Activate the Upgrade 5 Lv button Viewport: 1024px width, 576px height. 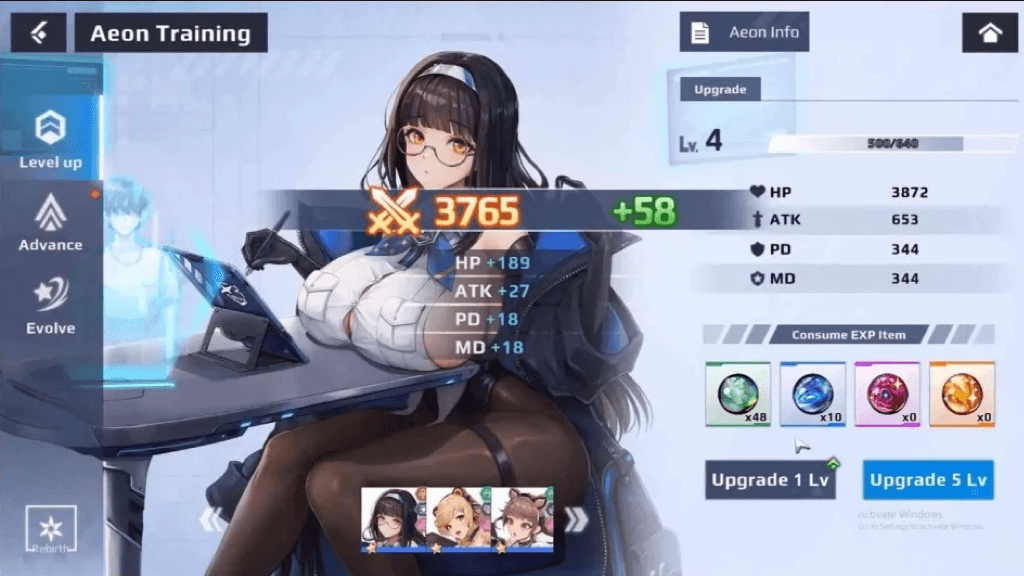(x=928, y=480)
